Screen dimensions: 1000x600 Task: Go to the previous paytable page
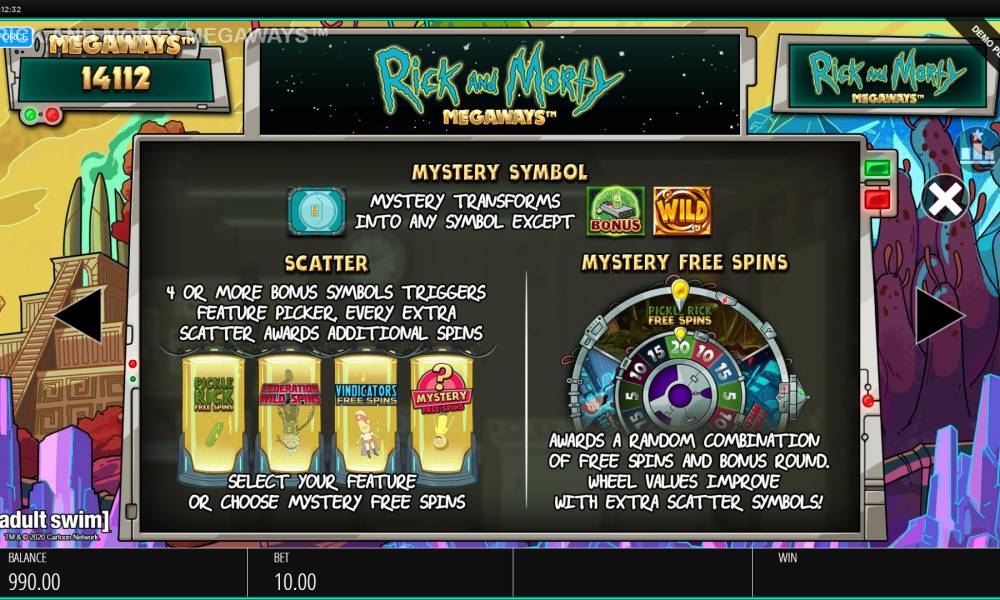coord(78,317)
